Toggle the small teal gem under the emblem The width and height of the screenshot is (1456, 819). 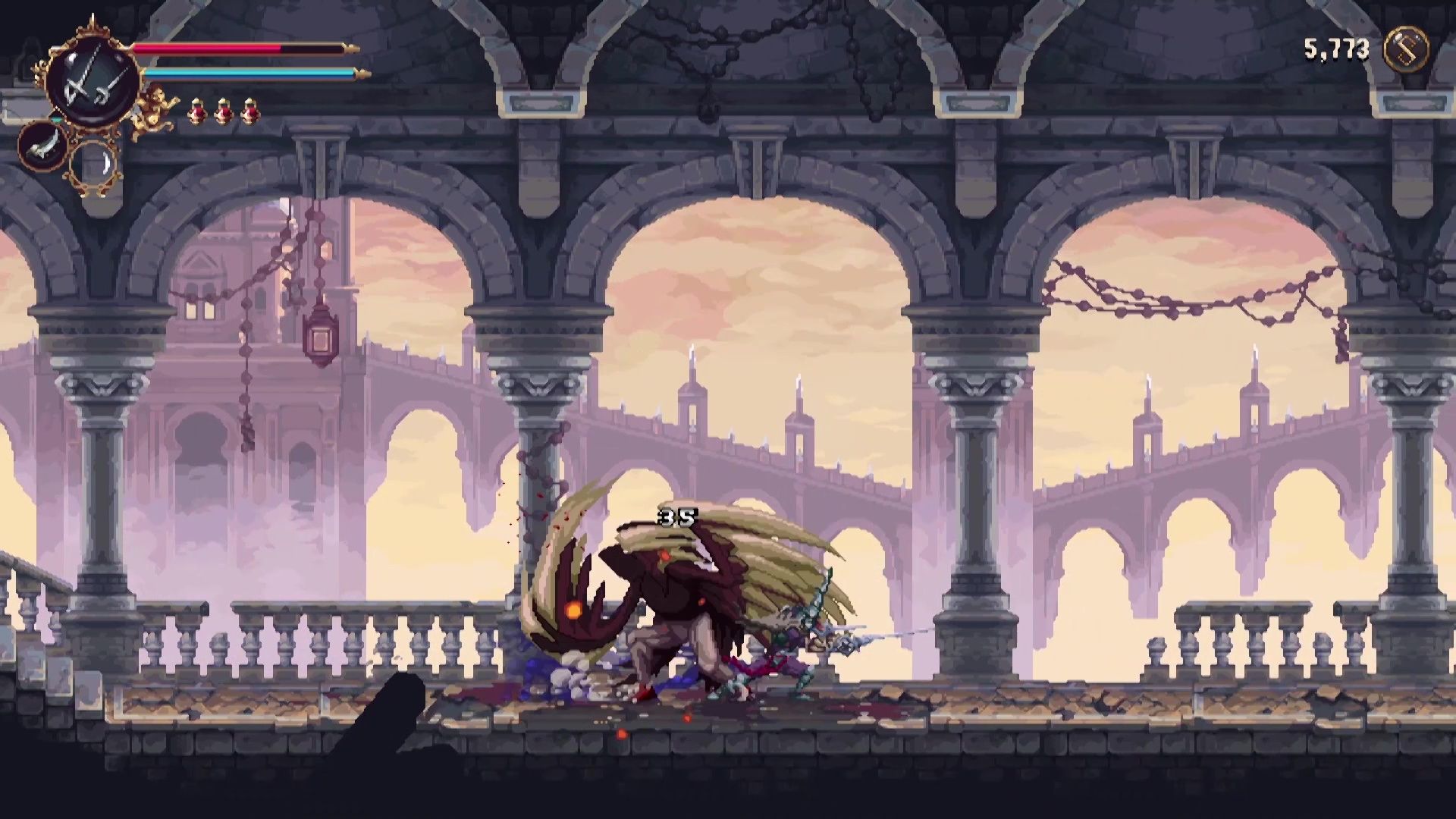pos(56,119)
